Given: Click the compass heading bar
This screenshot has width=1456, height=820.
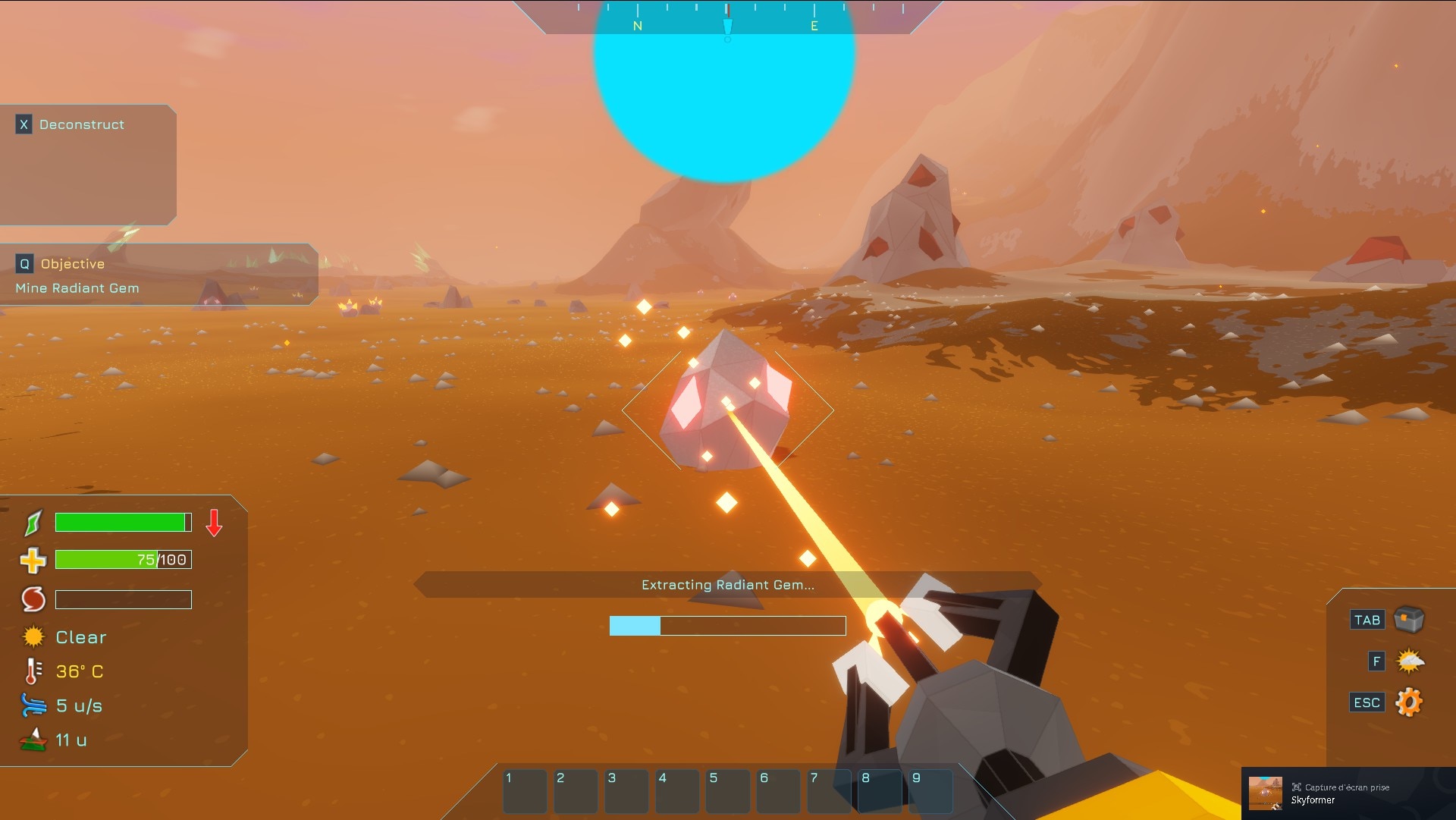Looking at the screenshot, I should click(726, 17).
